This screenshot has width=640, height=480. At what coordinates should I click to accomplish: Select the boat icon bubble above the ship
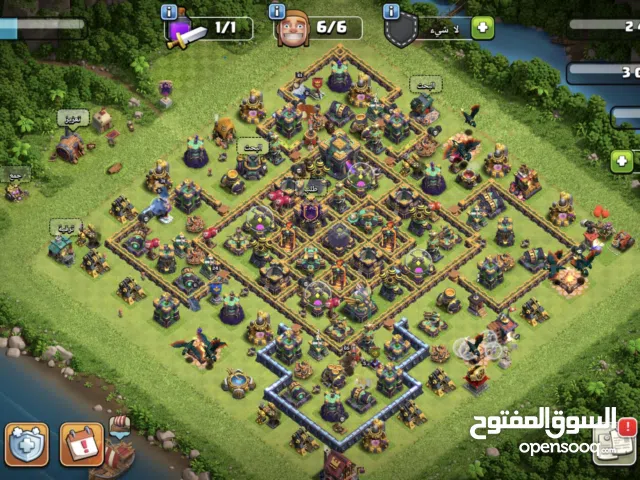120,425
